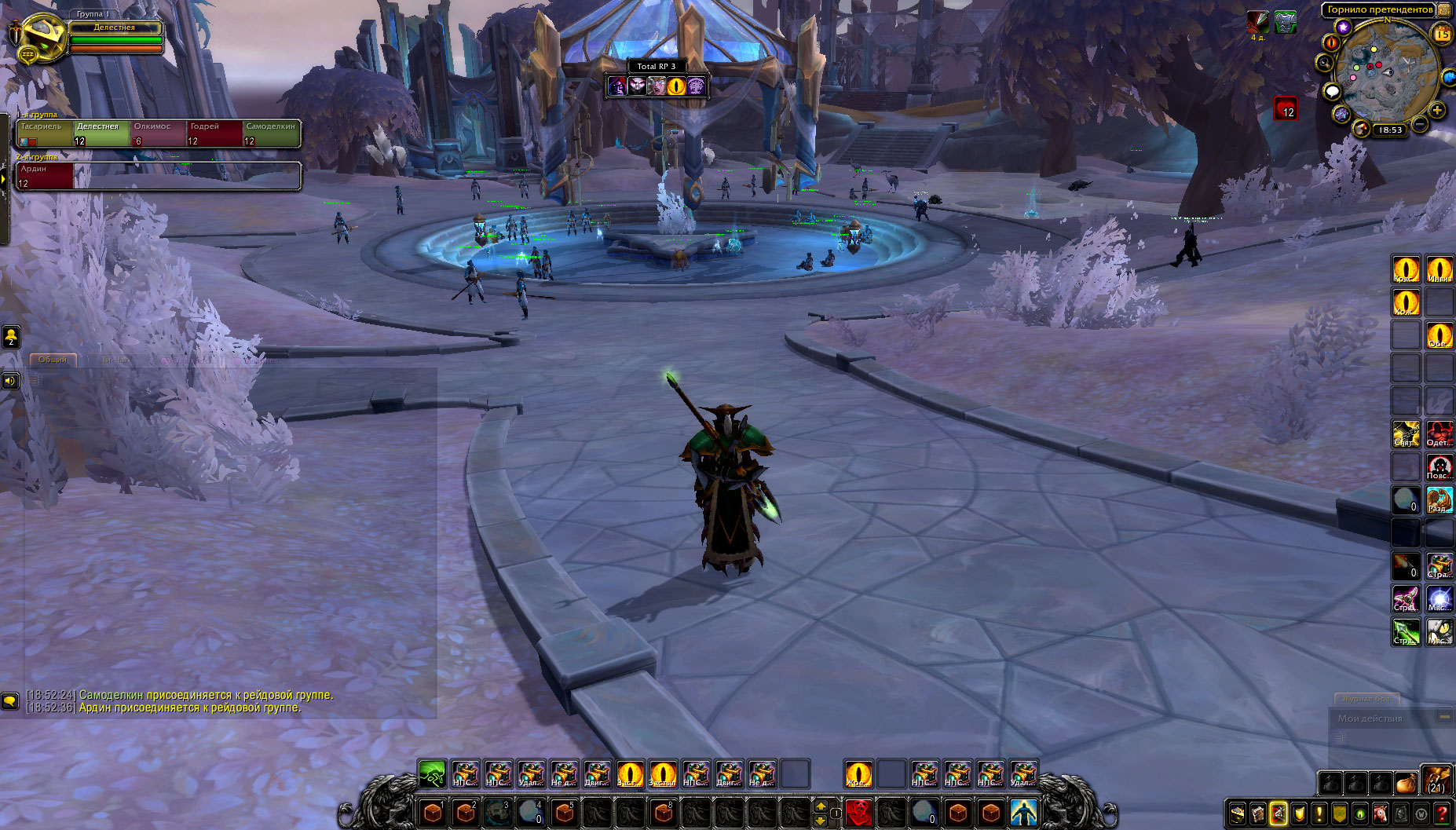Click the red heart icon showing 12
The width and height of the screenshot is (1456, 830).
[1285, 108]
